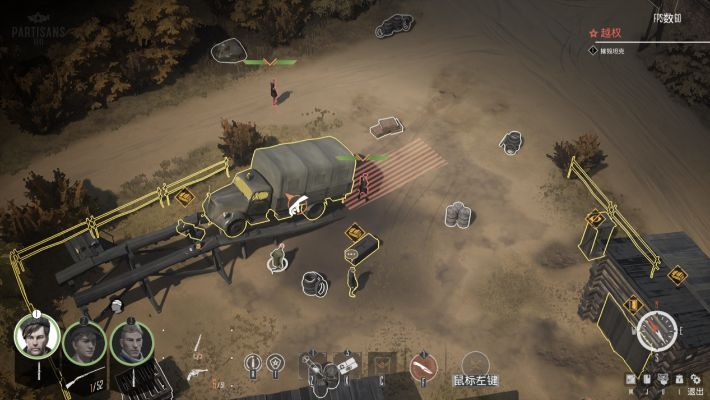This screenshot has width=710, height=400.
Task: Select the blond partisan portrait
Action: click(131, 342)
